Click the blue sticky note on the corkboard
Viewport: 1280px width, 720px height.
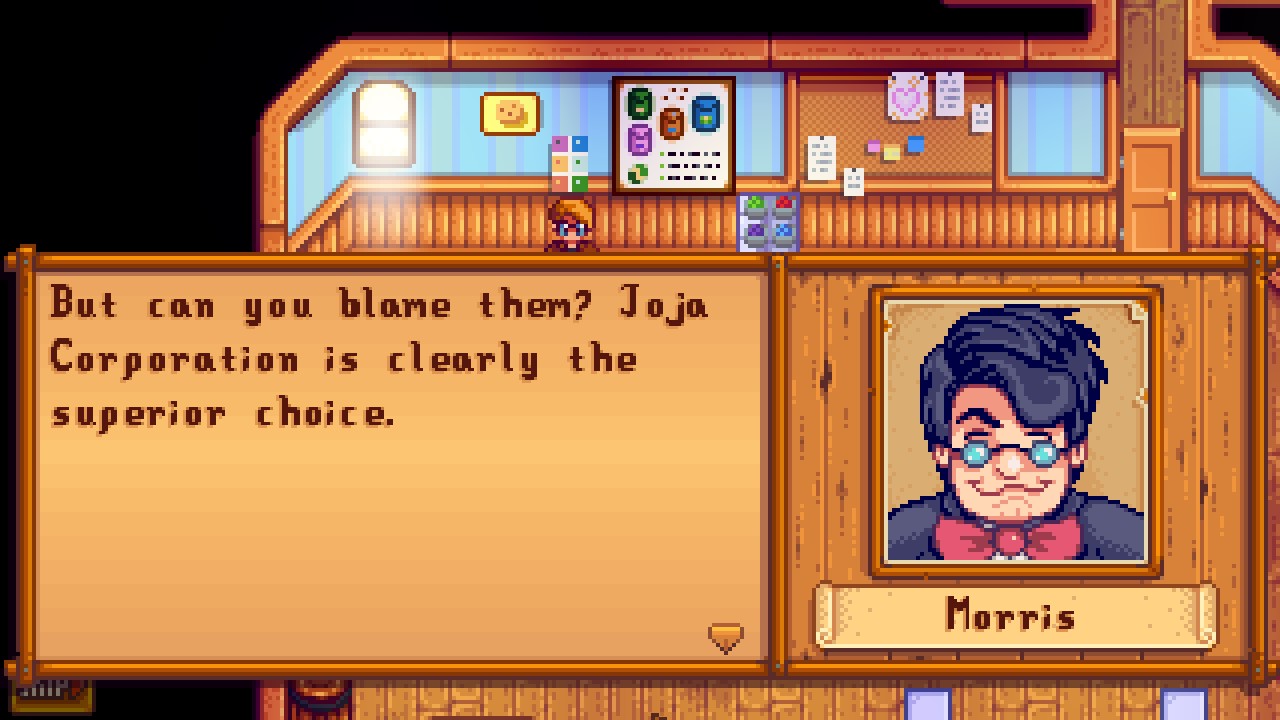(x=916, y=144)
